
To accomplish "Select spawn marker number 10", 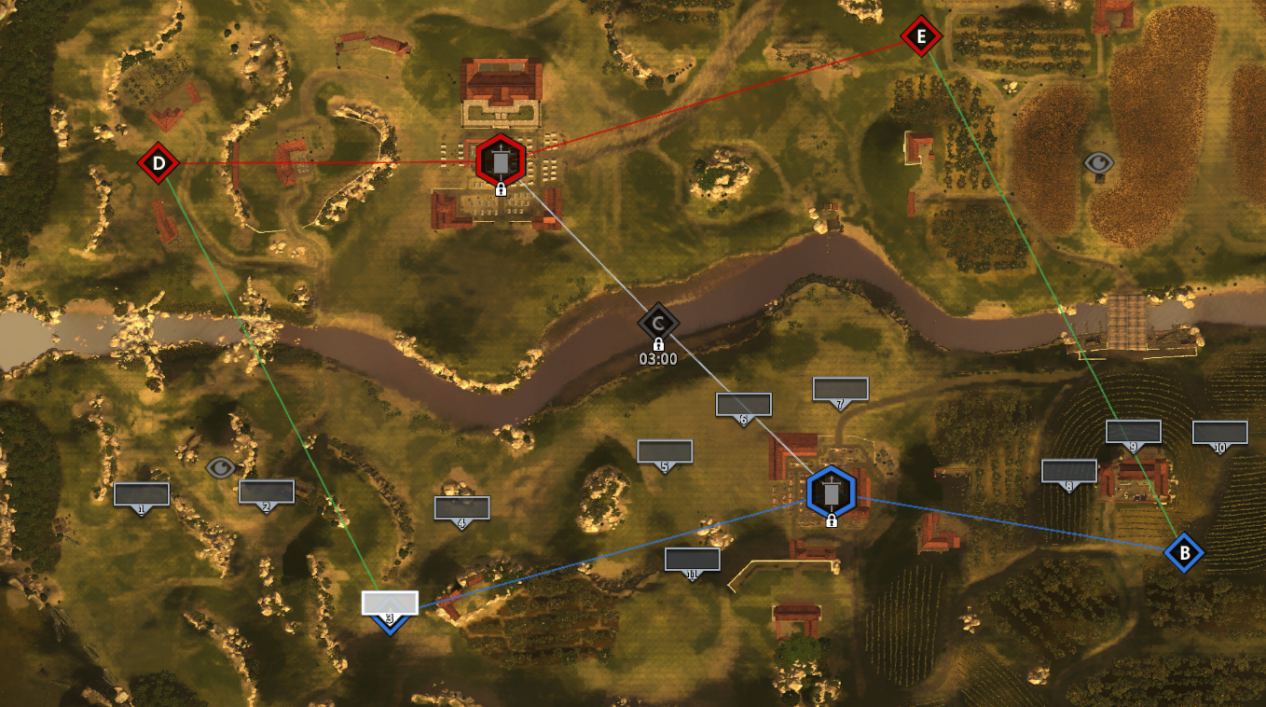I will [x=1219, y=433].
